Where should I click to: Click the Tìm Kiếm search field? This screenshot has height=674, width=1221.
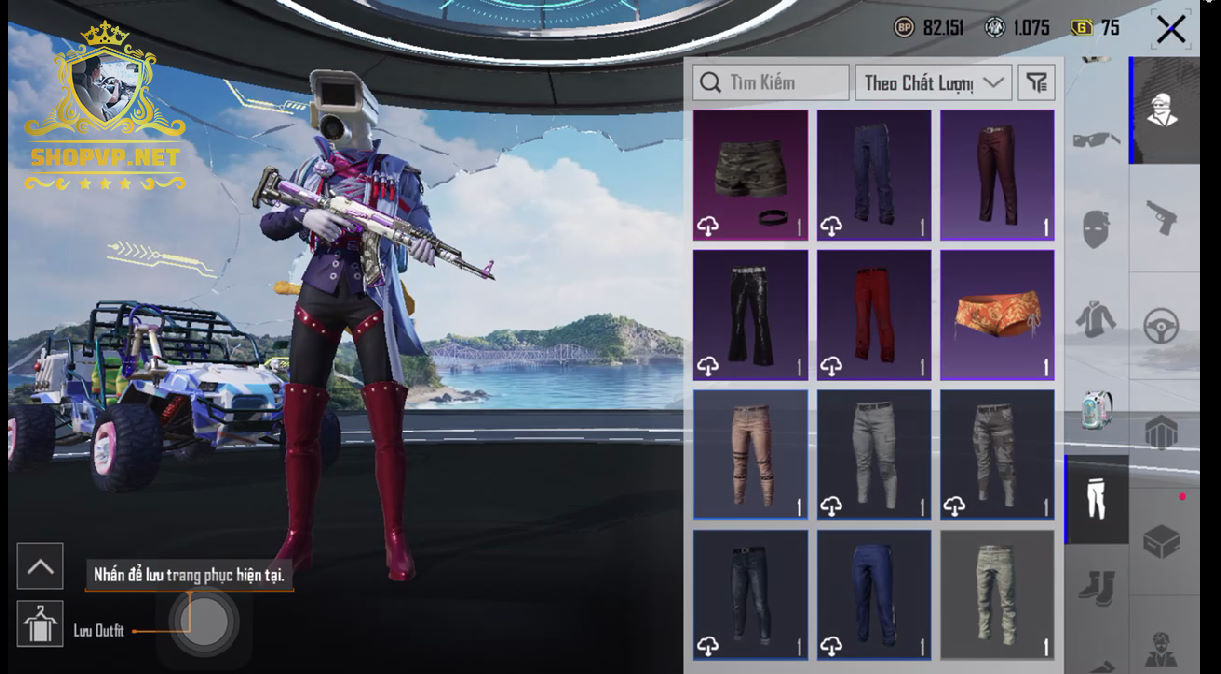coord(771,83)
